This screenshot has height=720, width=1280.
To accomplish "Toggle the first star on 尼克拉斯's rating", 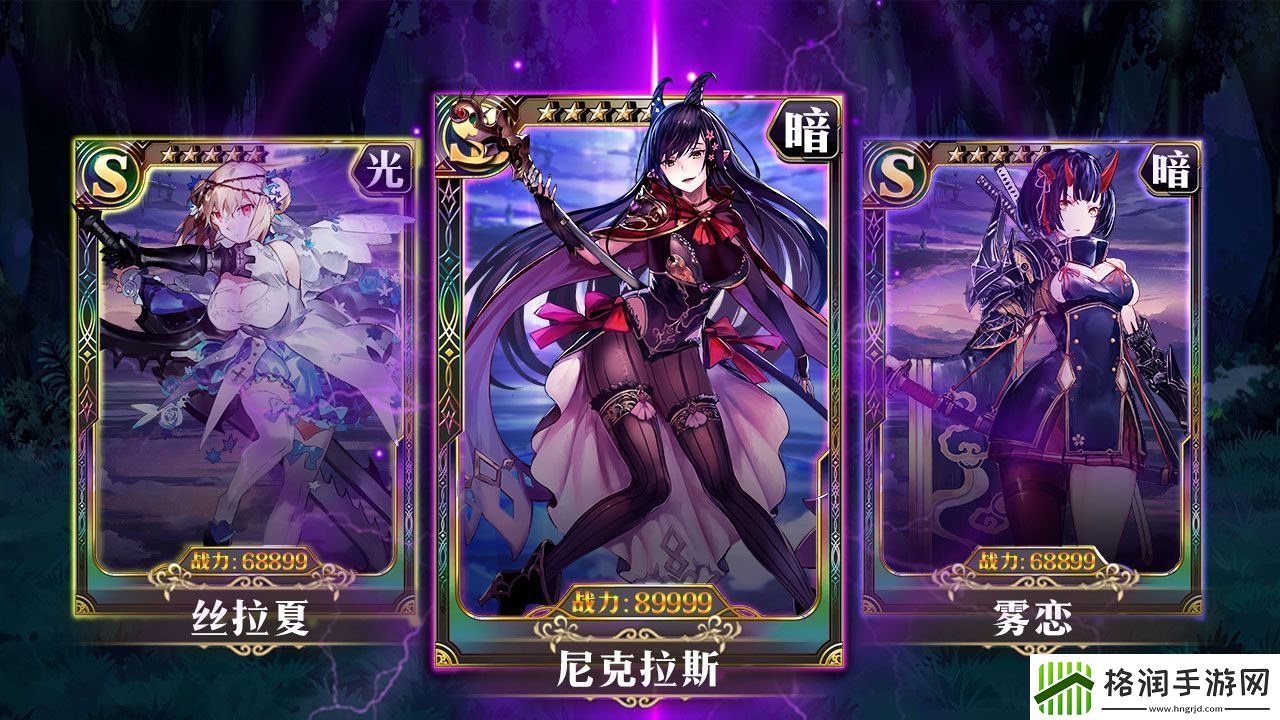I will pyautogui.click(x=545, y=111).
